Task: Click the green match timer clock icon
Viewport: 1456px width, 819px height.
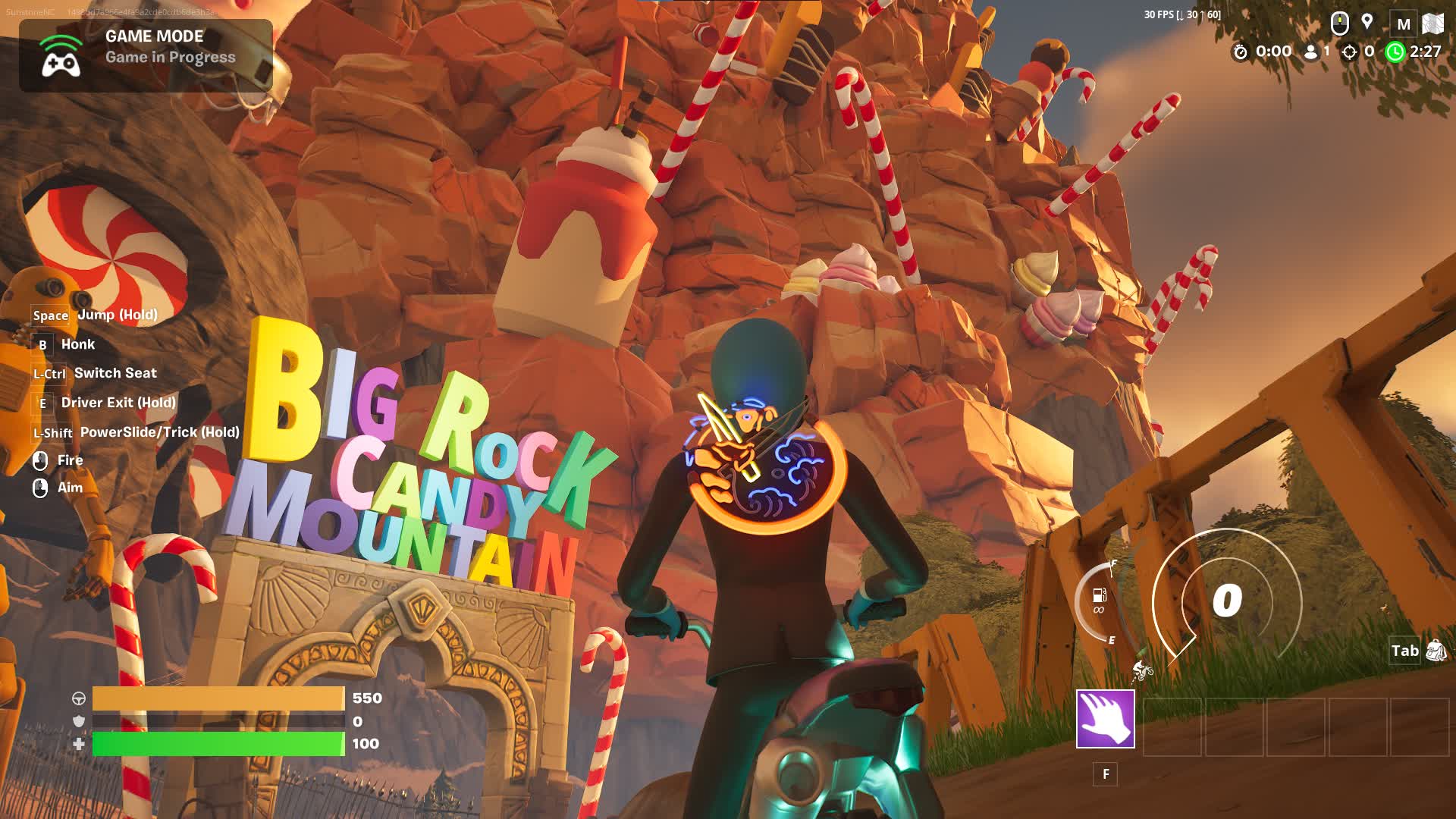Action: (x=1395, y=53)
